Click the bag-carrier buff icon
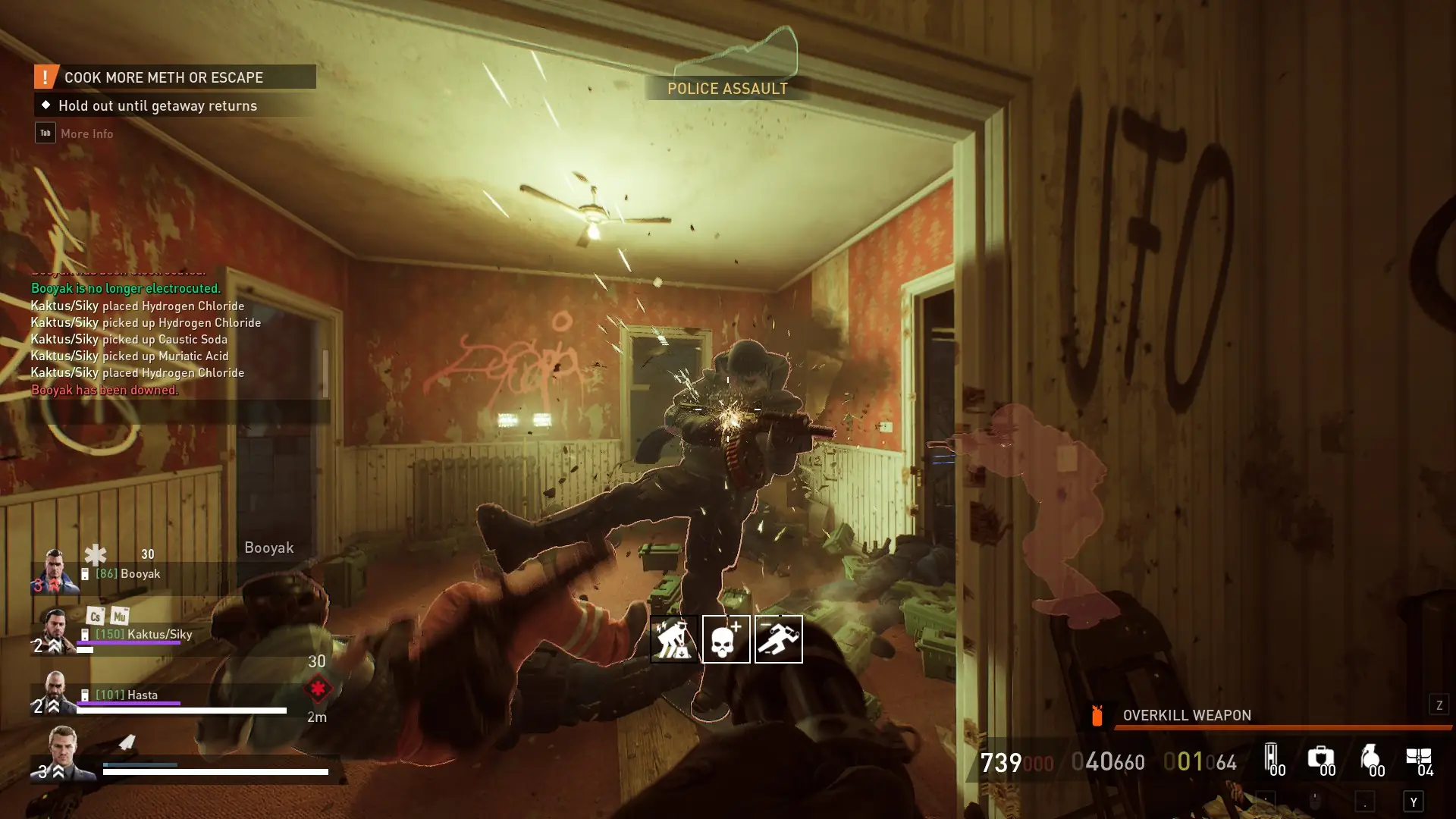The image size is (1456, 819). (673, 639)
